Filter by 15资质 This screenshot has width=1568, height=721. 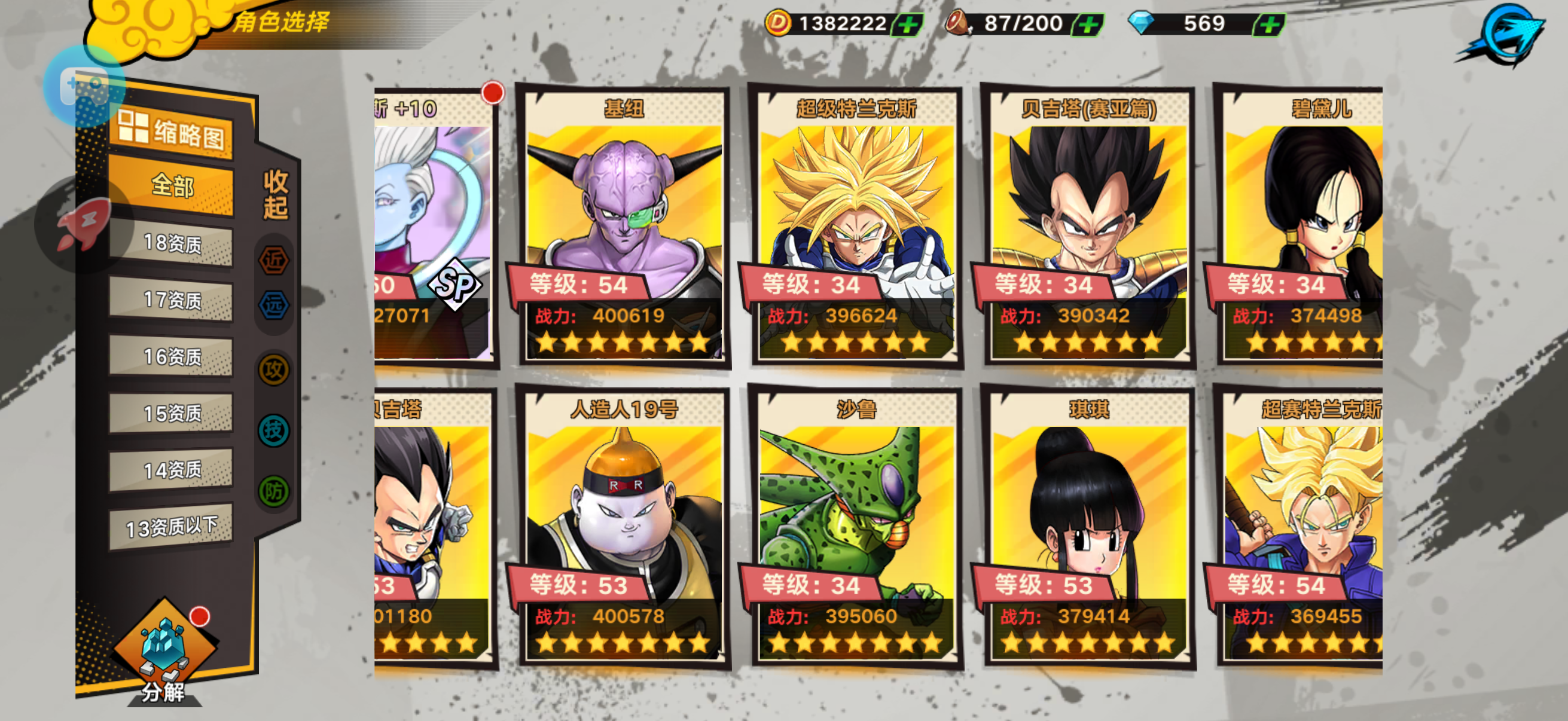pyautogui.click(x=171, y=413)
